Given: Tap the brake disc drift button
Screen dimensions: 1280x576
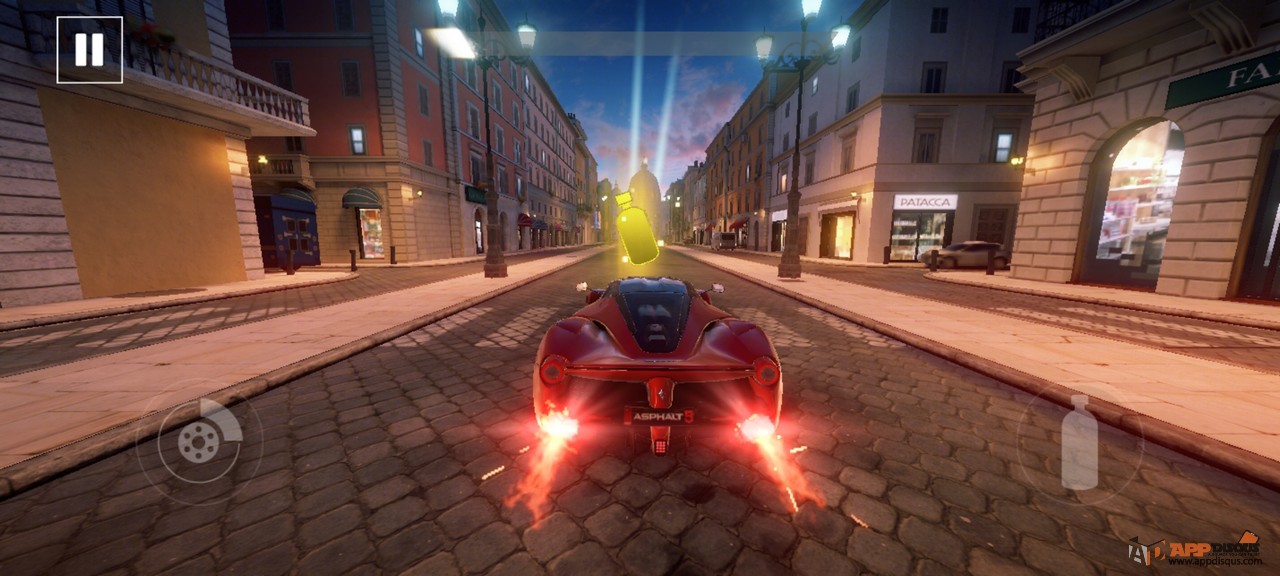Looking at the screenshot, I should coord(199,441).
